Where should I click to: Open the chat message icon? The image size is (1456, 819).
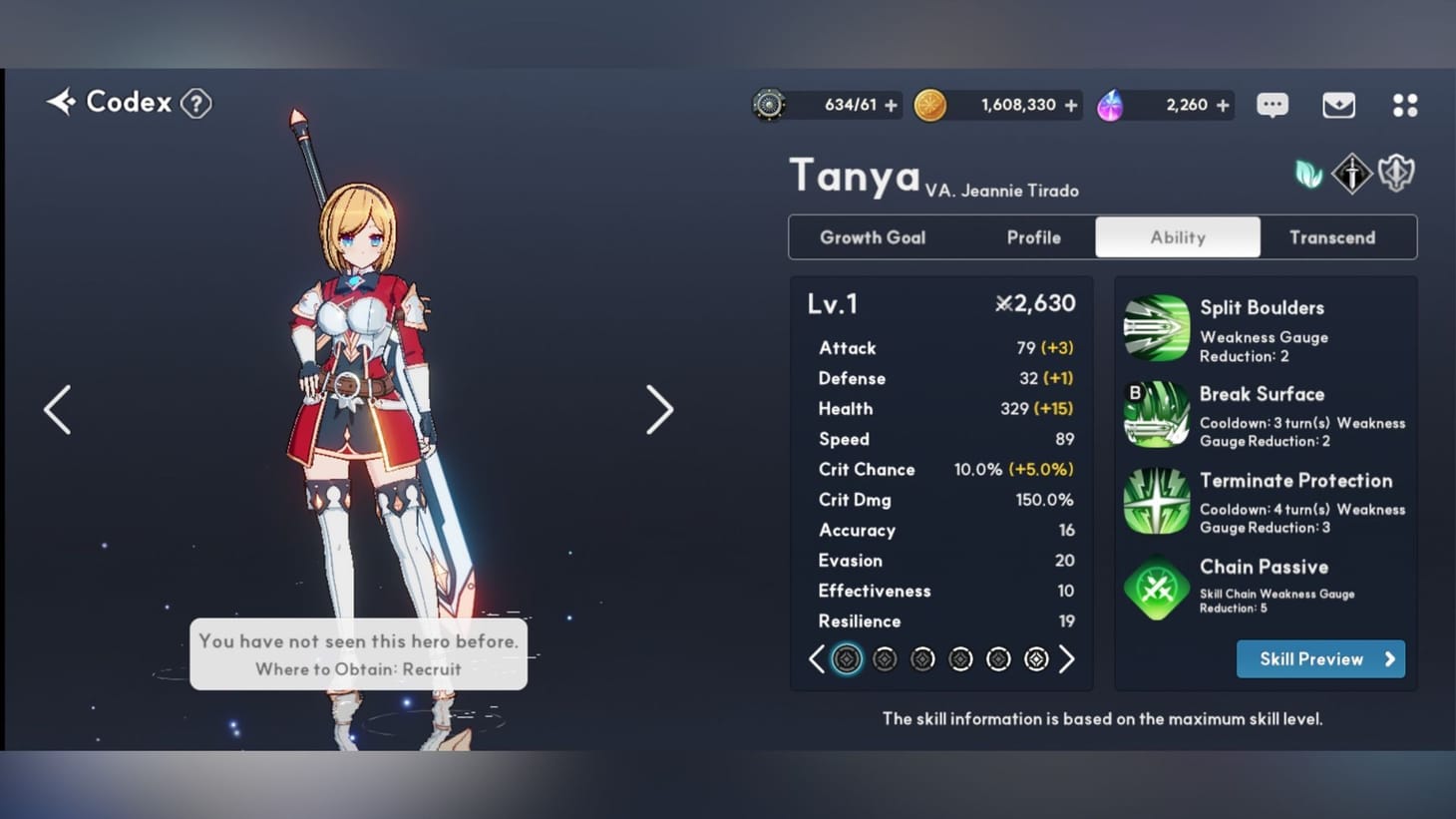(1272, 105)
